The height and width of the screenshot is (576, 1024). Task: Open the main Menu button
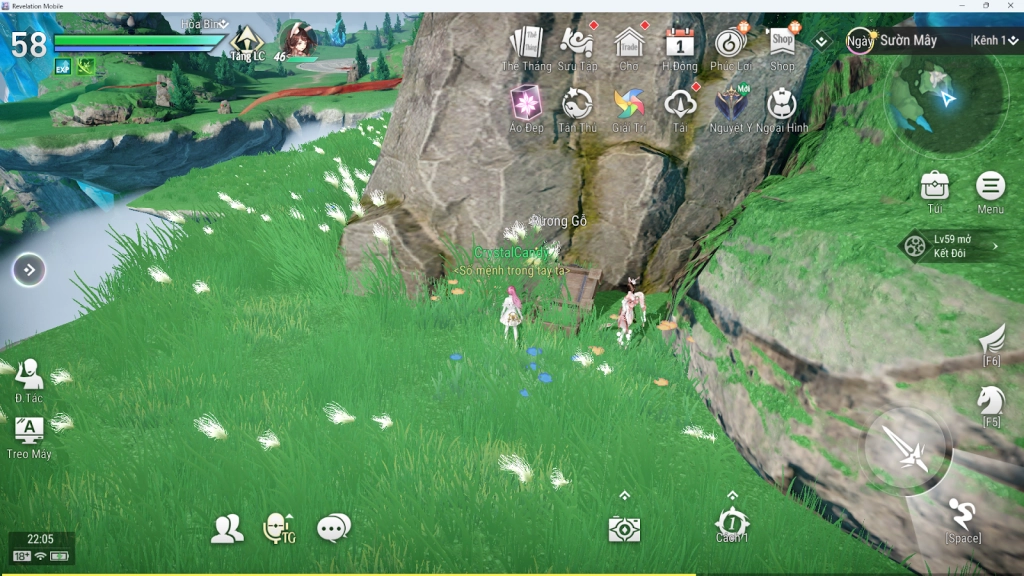[990, 187]
